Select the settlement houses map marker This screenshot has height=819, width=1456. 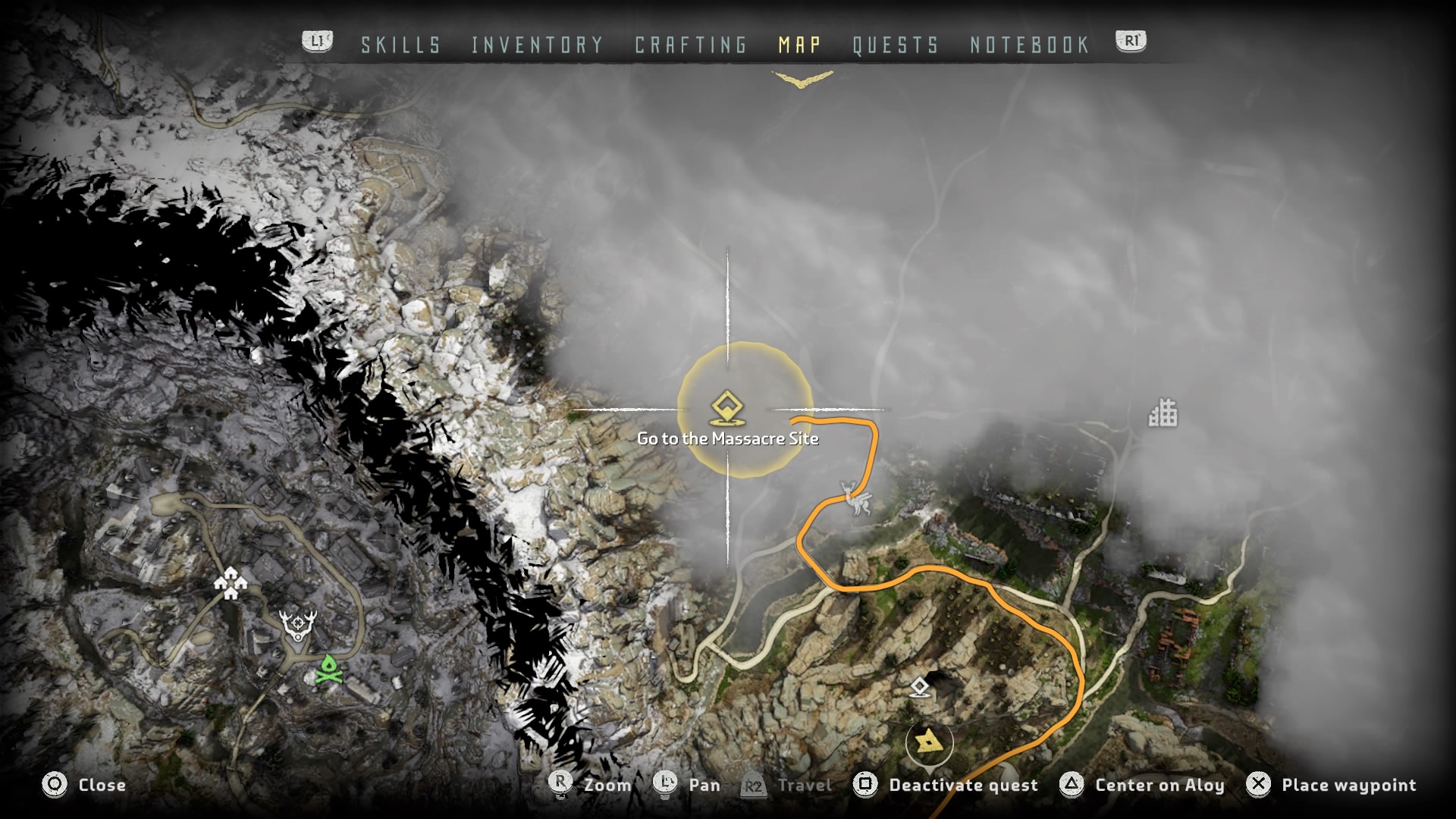[x=231, y=584]
